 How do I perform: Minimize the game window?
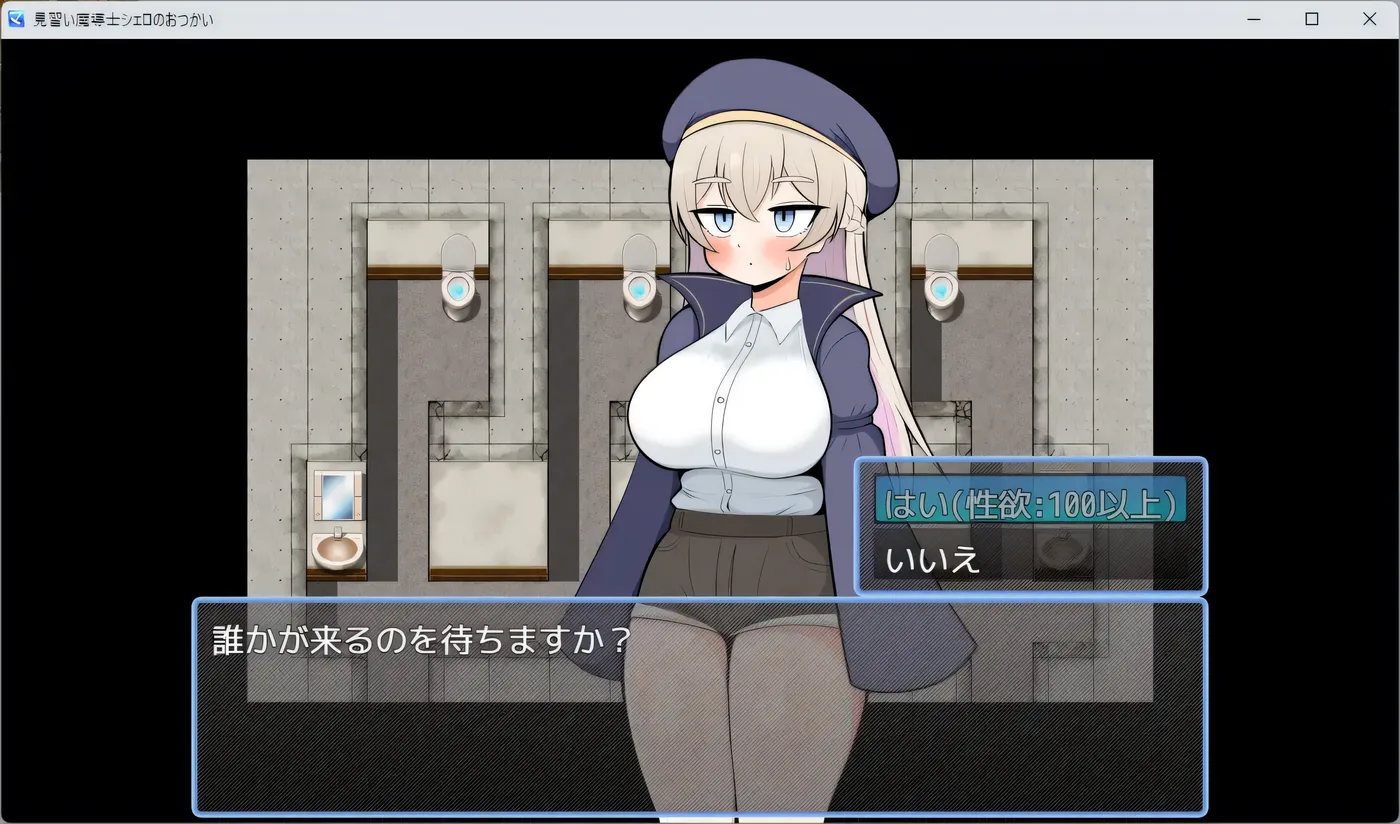1253,18
